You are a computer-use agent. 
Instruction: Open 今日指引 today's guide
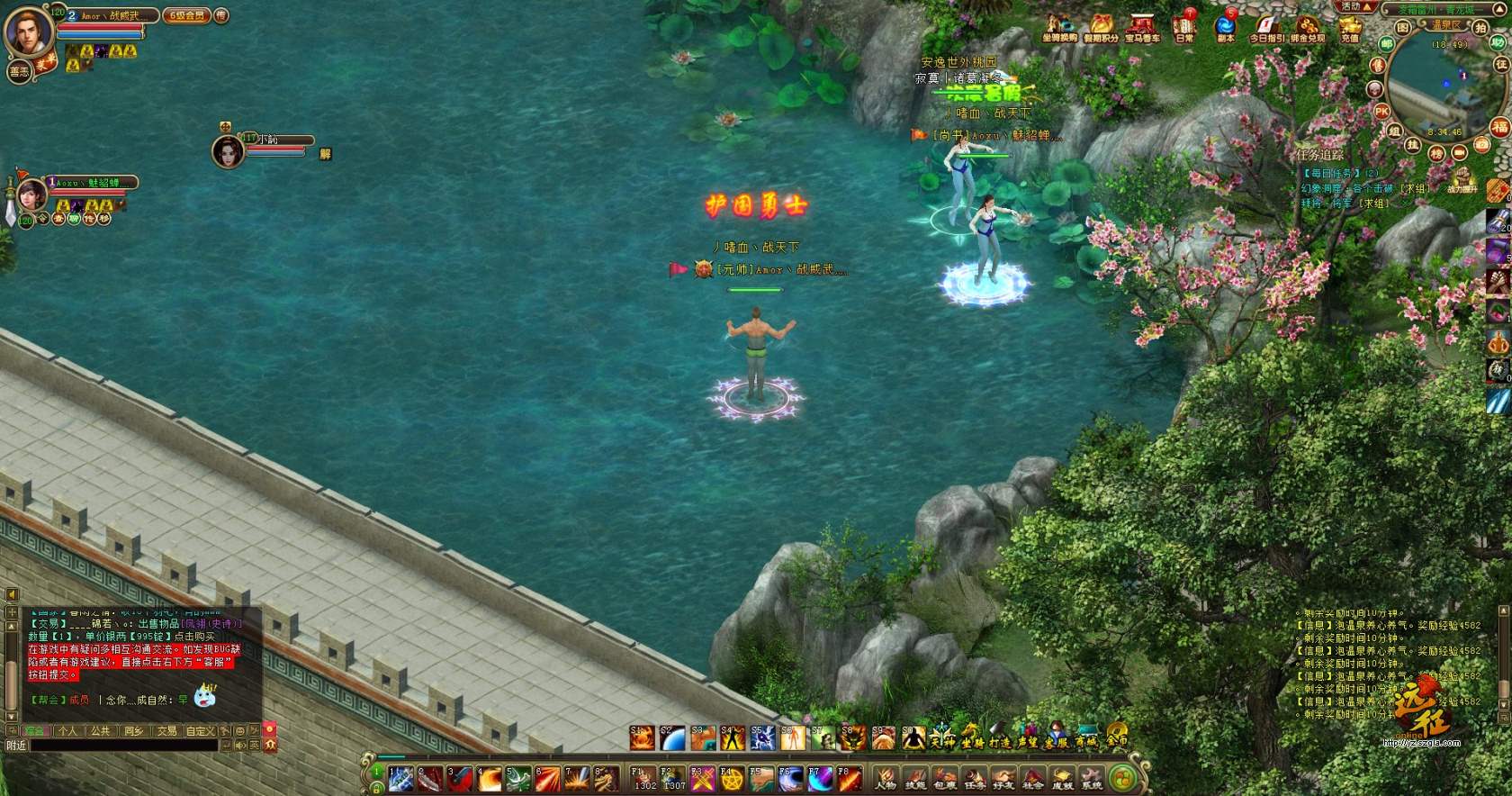[x=1266, y=27]
